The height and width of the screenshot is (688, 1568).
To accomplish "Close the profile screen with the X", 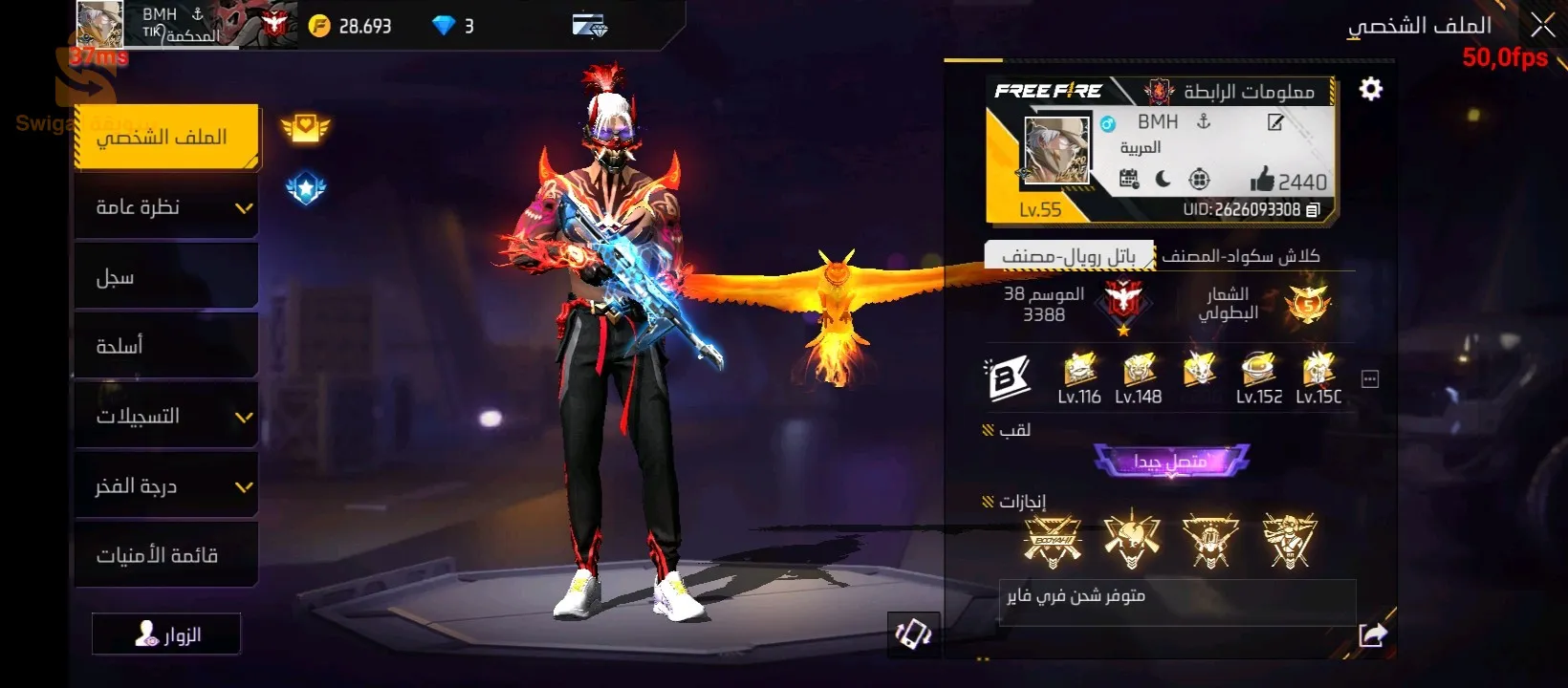I will tap(1542, 26).
